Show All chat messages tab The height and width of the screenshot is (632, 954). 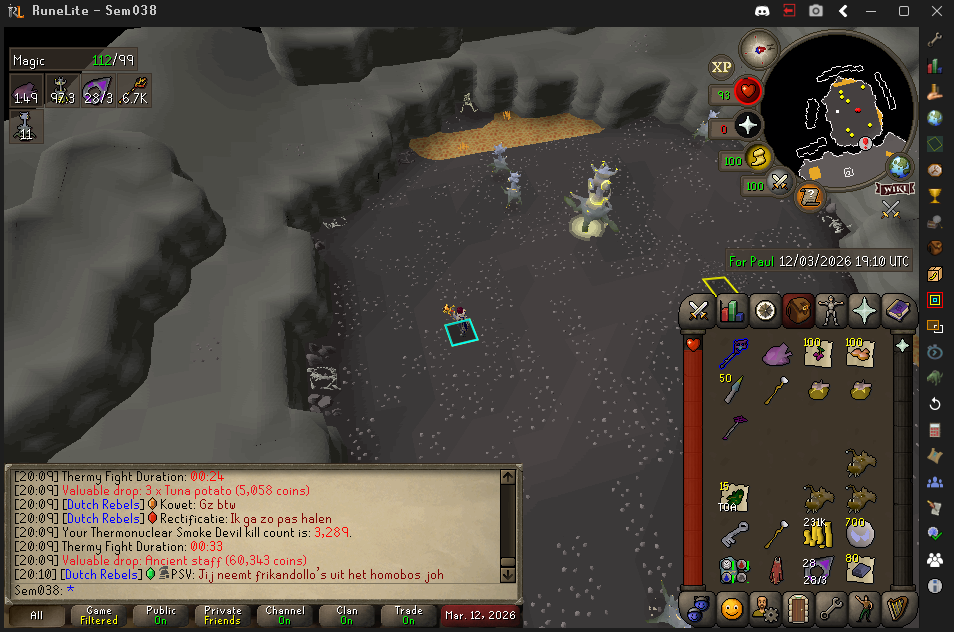[37, 615]
